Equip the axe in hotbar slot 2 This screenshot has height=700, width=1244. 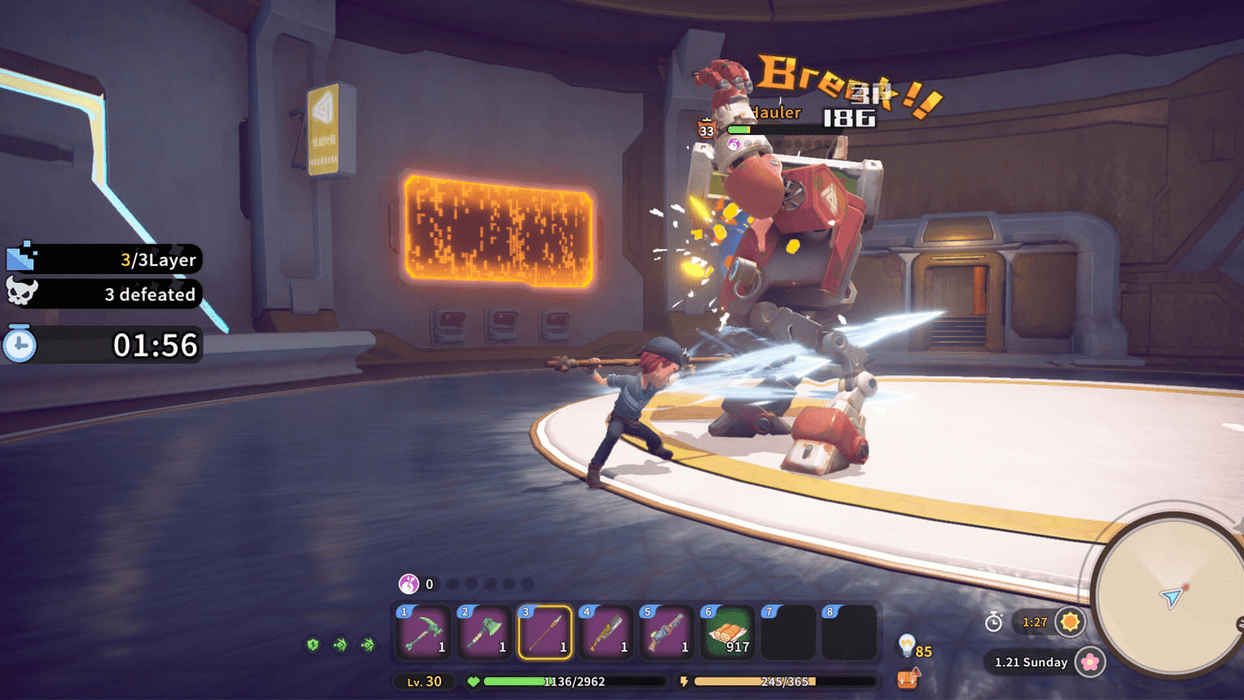(484, 633)
